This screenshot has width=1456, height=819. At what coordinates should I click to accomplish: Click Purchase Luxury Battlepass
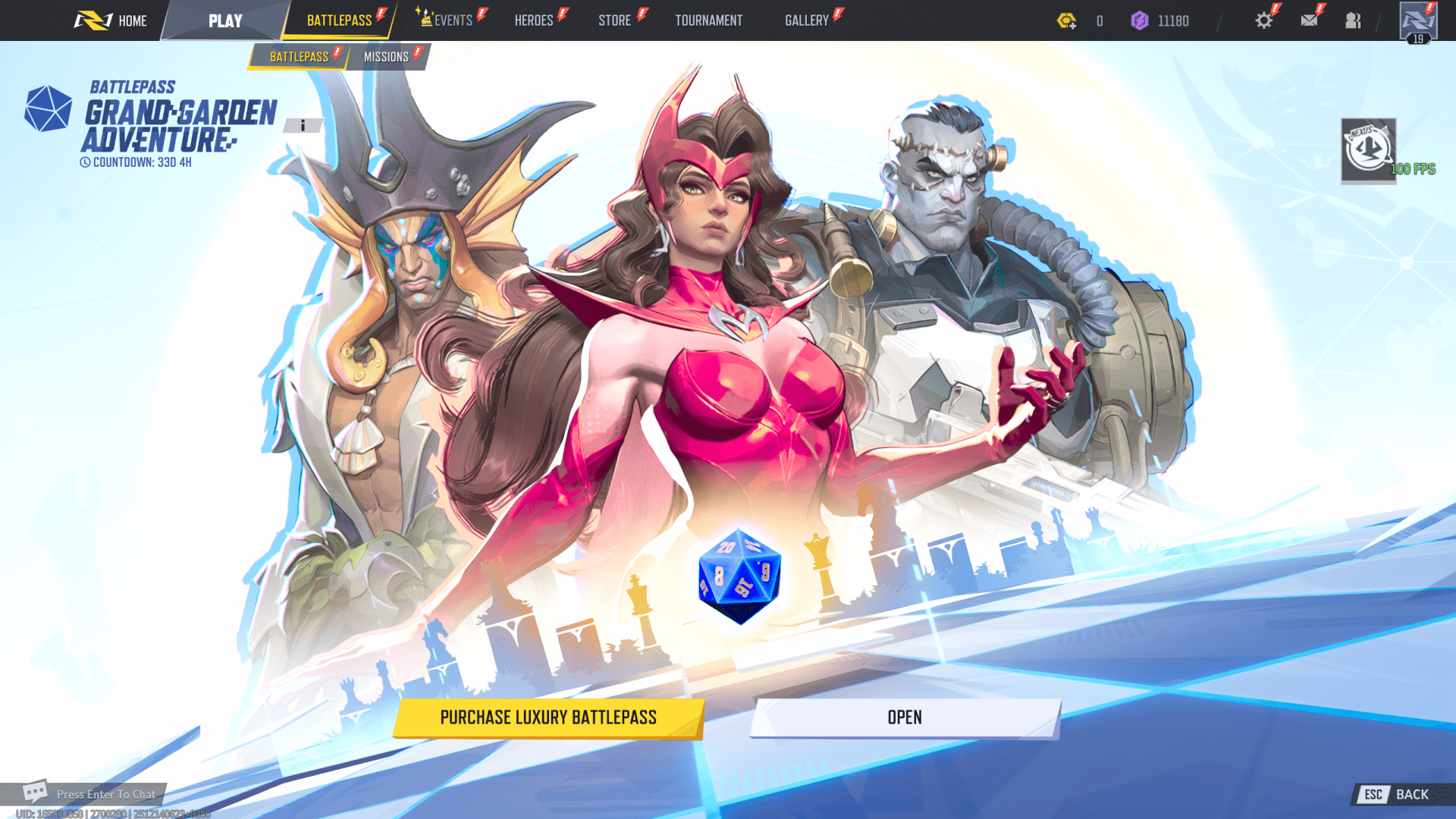[548, 717]
